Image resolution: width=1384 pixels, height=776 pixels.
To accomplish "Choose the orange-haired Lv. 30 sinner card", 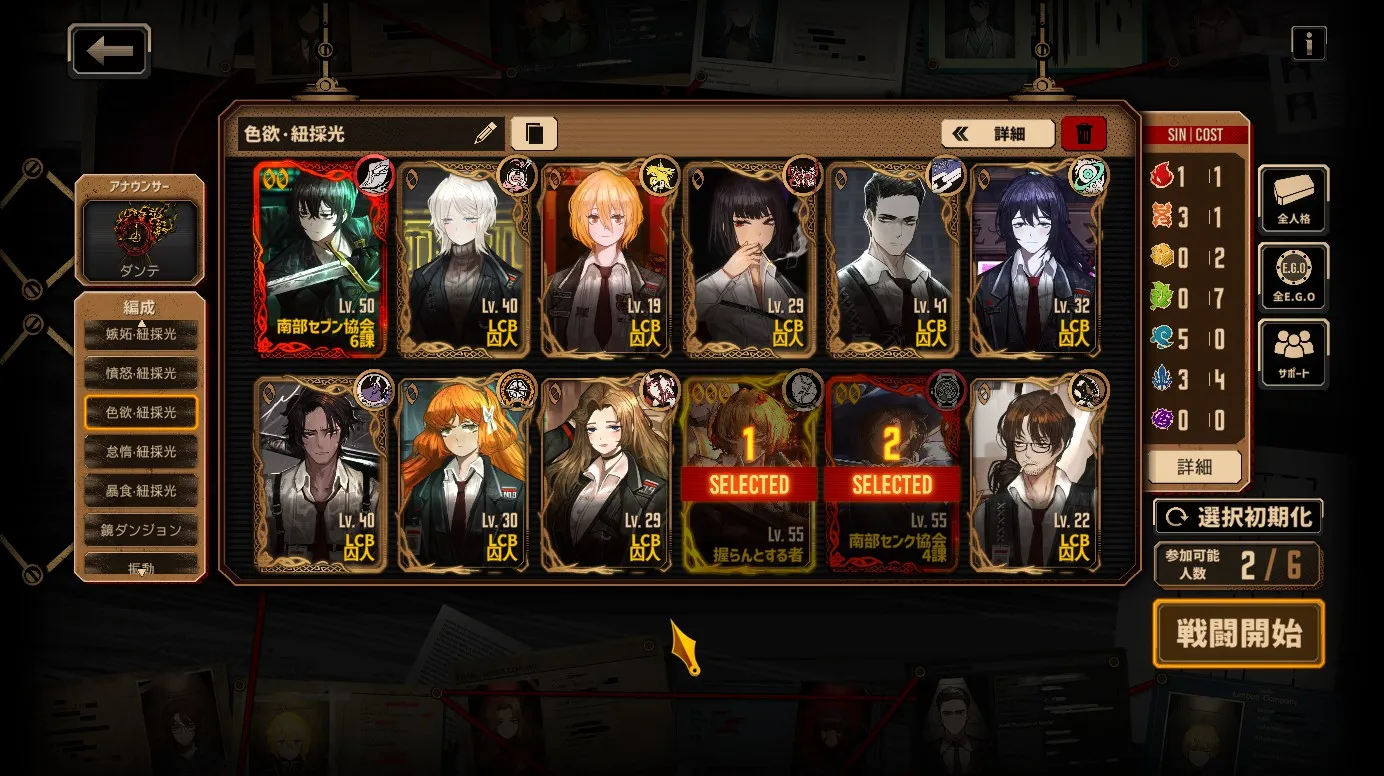I will [463, 474].
